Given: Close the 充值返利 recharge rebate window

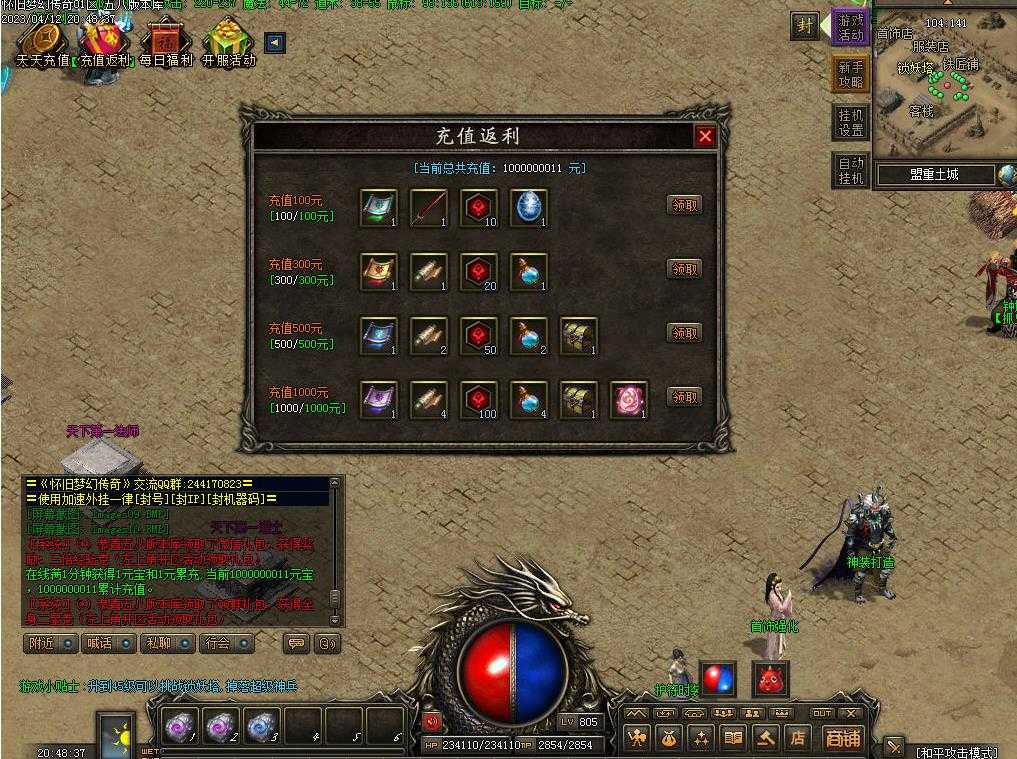Looking at the screenshot, I should coord(705,137).
